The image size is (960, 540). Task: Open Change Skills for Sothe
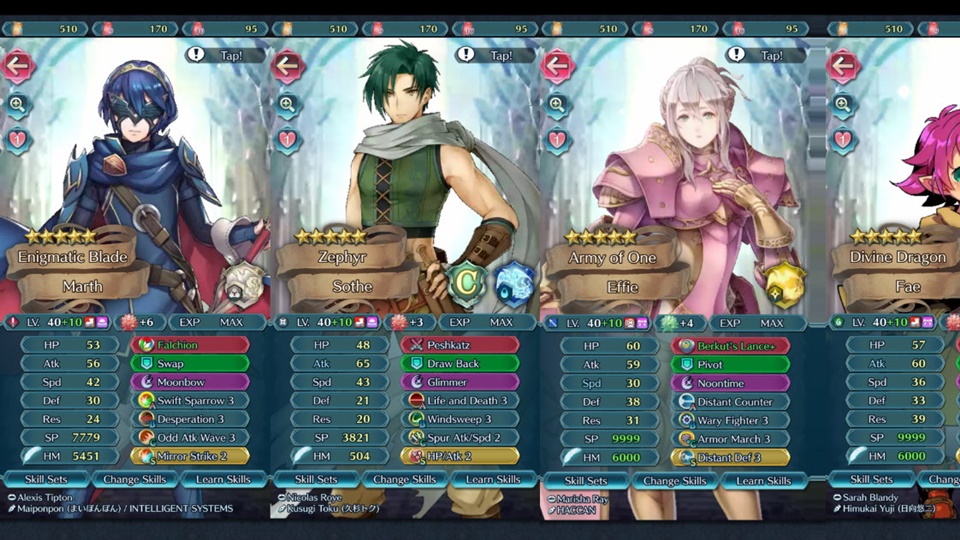405,479
